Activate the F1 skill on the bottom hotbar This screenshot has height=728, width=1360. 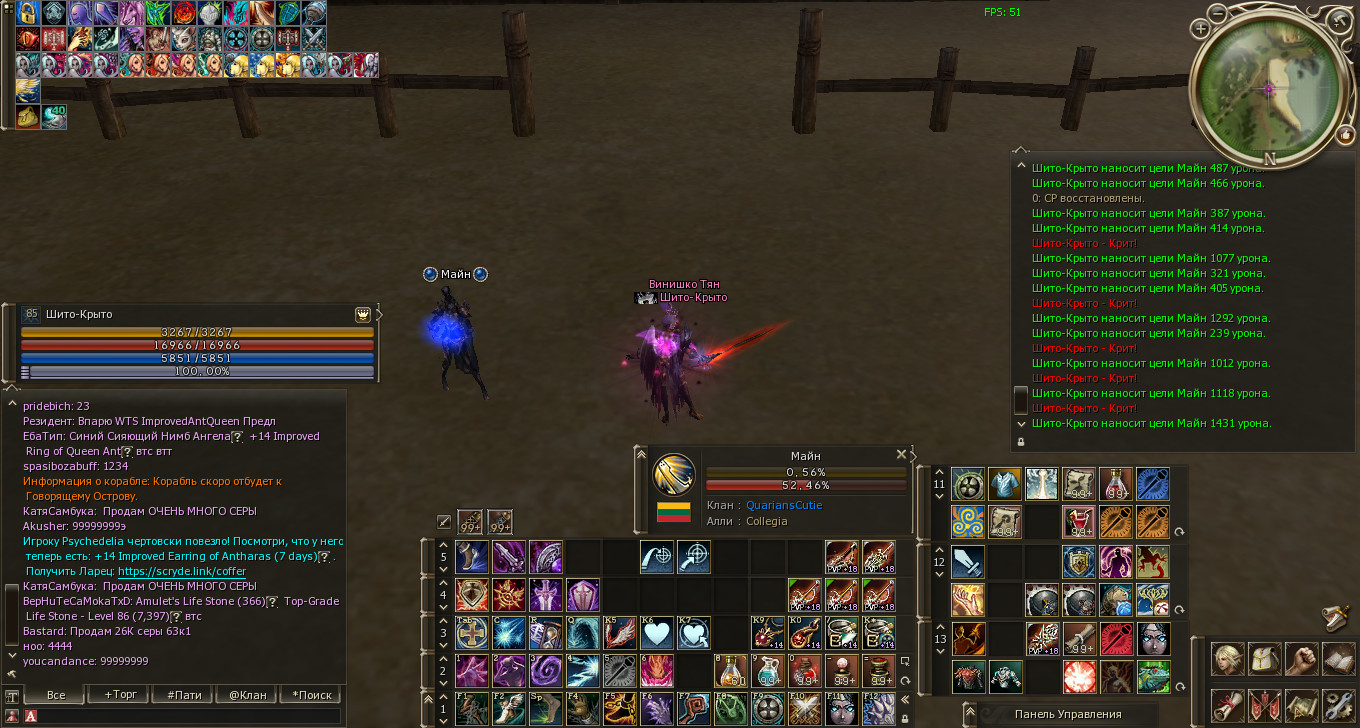(x=472, y=708)
